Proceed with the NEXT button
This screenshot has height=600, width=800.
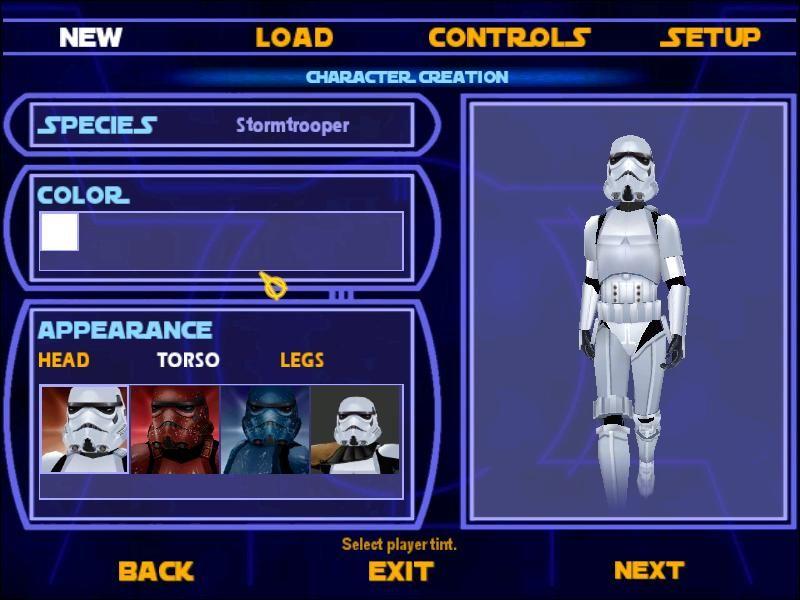point(649,570)
